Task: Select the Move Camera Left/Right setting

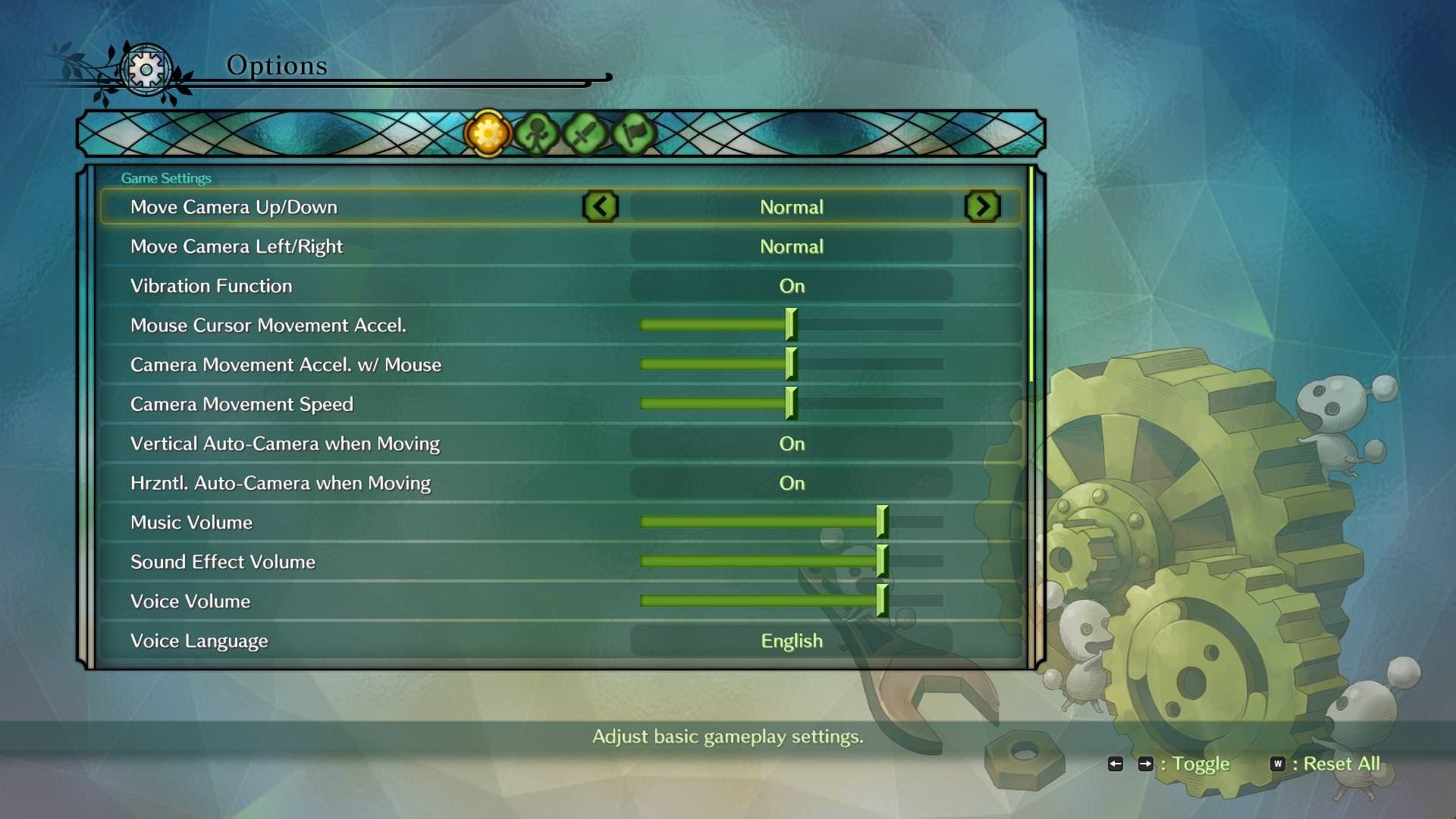Action: click(x=791, y=246)
